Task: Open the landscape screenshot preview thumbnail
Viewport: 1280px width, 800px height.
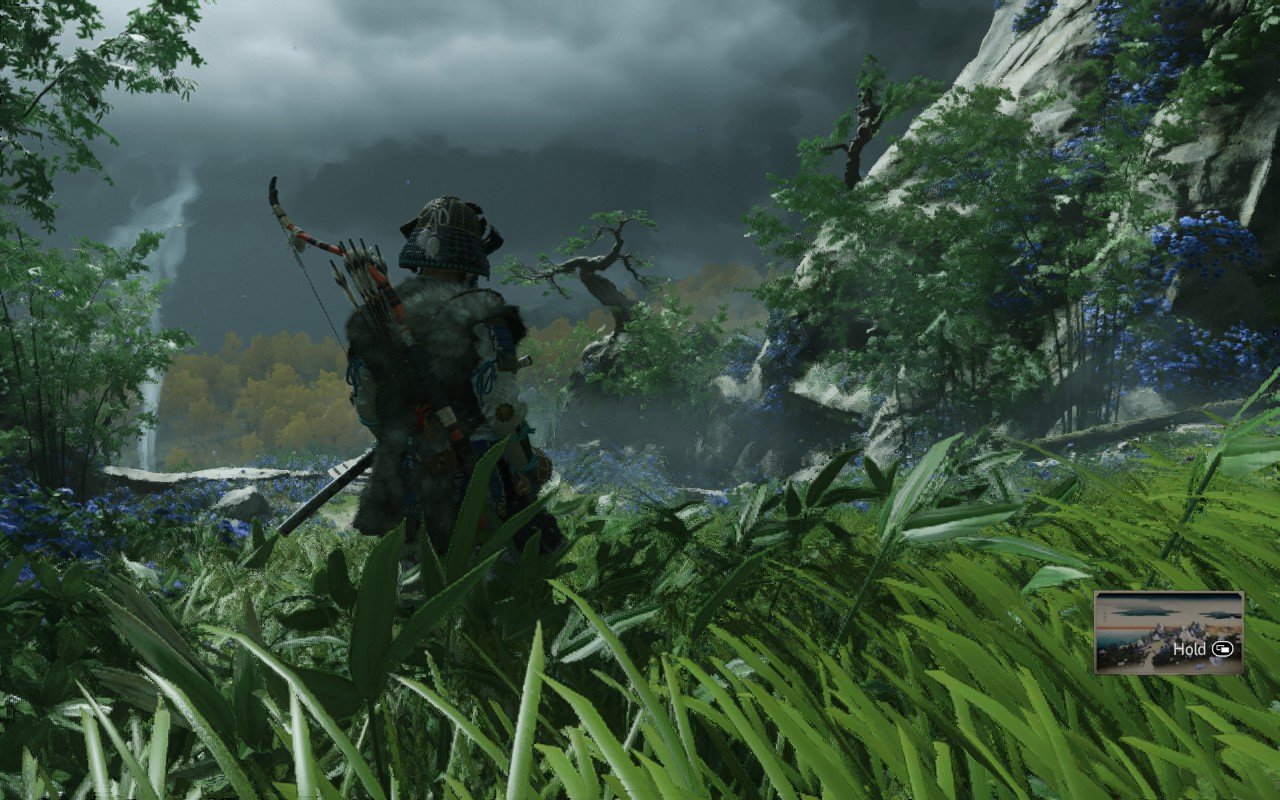Action: (x=1167, y=631)
